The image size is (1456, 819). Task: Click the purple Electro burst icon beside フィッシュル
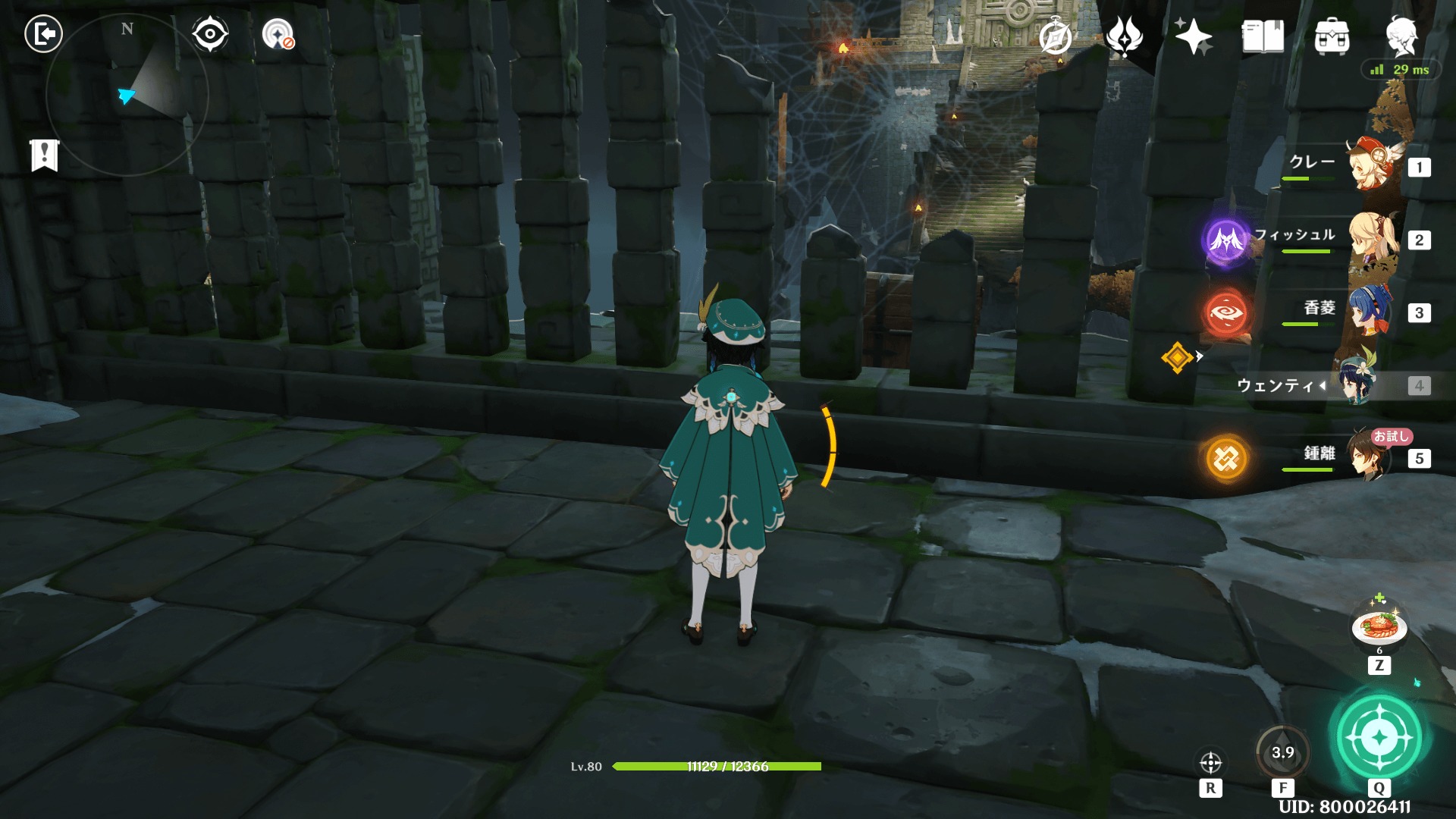pyautogui.click(x=1225, y=240)
